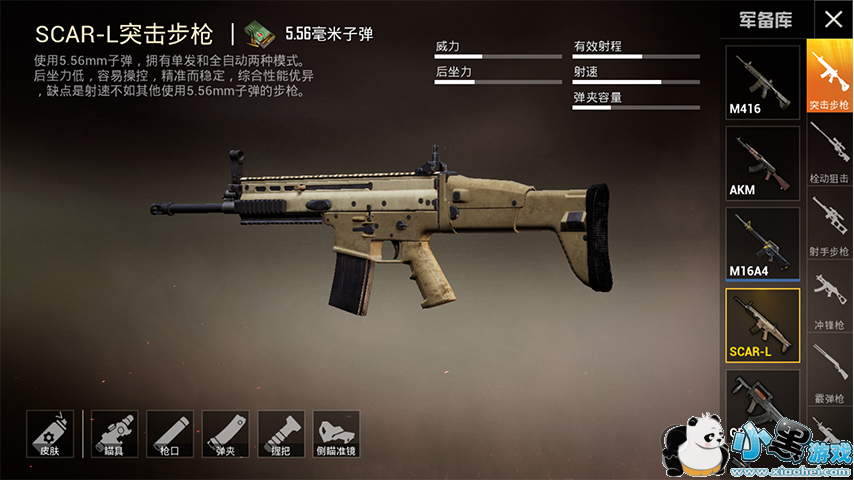The height and width of the screenshot is (480, 854).
Task: Open the 皮肤 skin button
Action: 50,433
